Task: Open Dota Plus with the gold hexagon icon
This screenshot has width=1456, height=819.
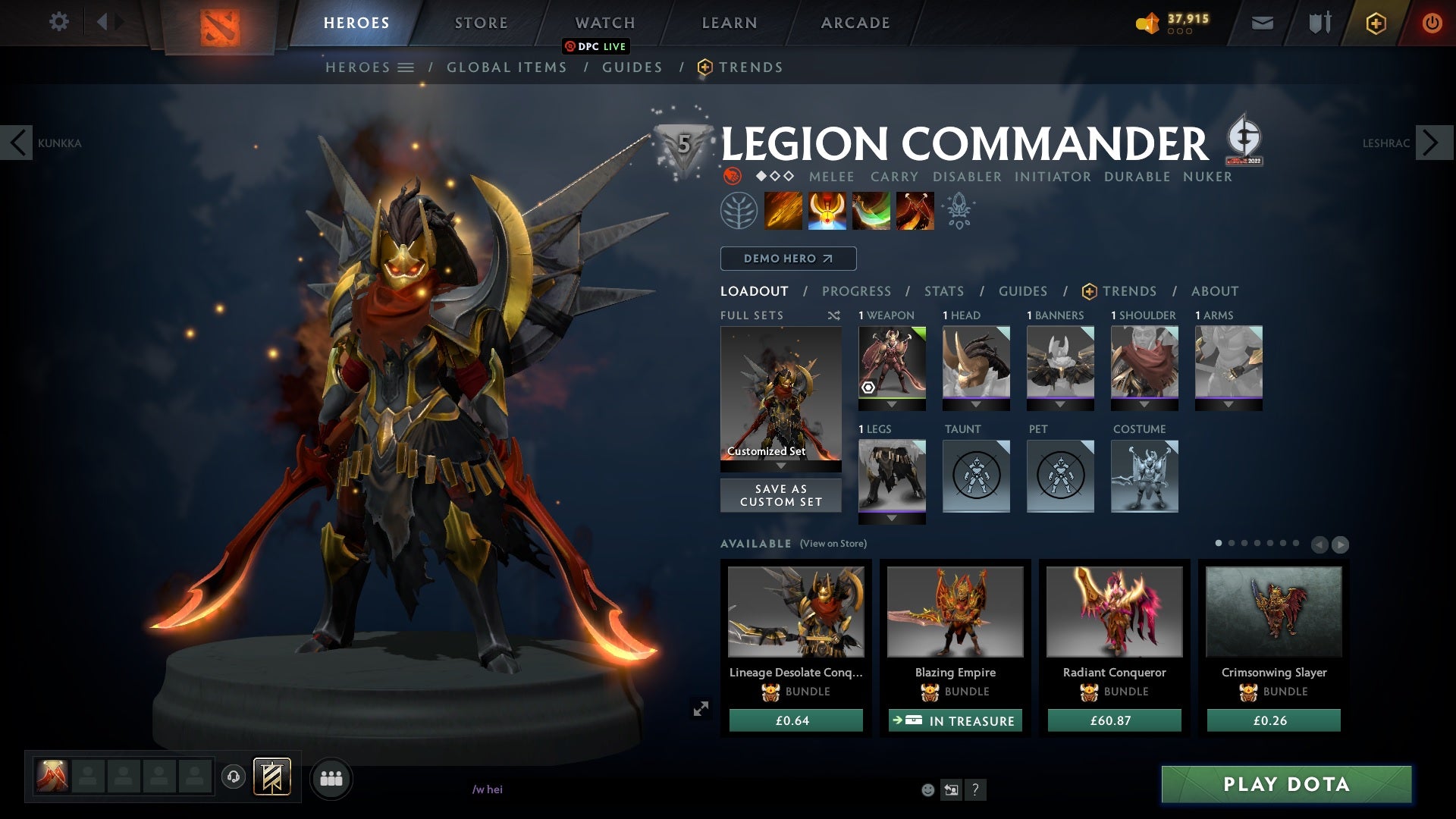Action: pos(1376,23)
